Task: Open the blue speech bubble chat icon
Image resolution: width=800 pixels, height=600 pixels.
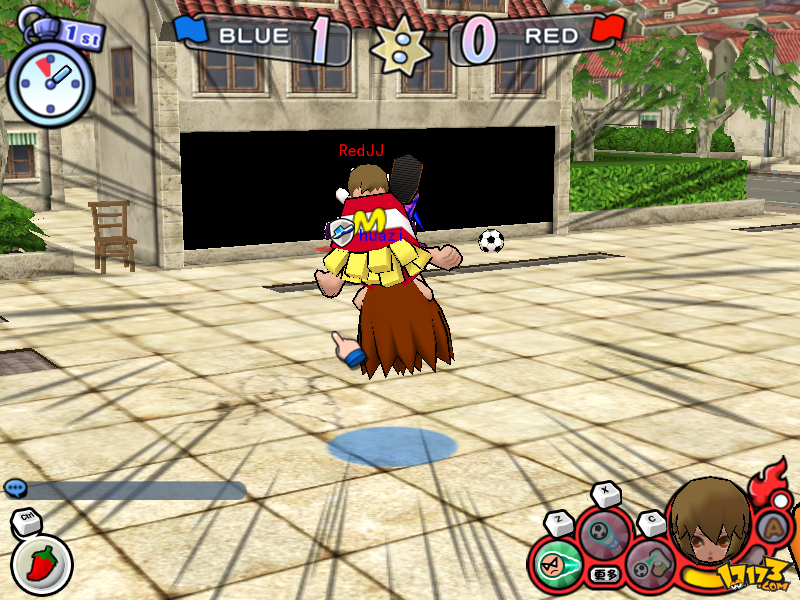Action: click(15, 488)
